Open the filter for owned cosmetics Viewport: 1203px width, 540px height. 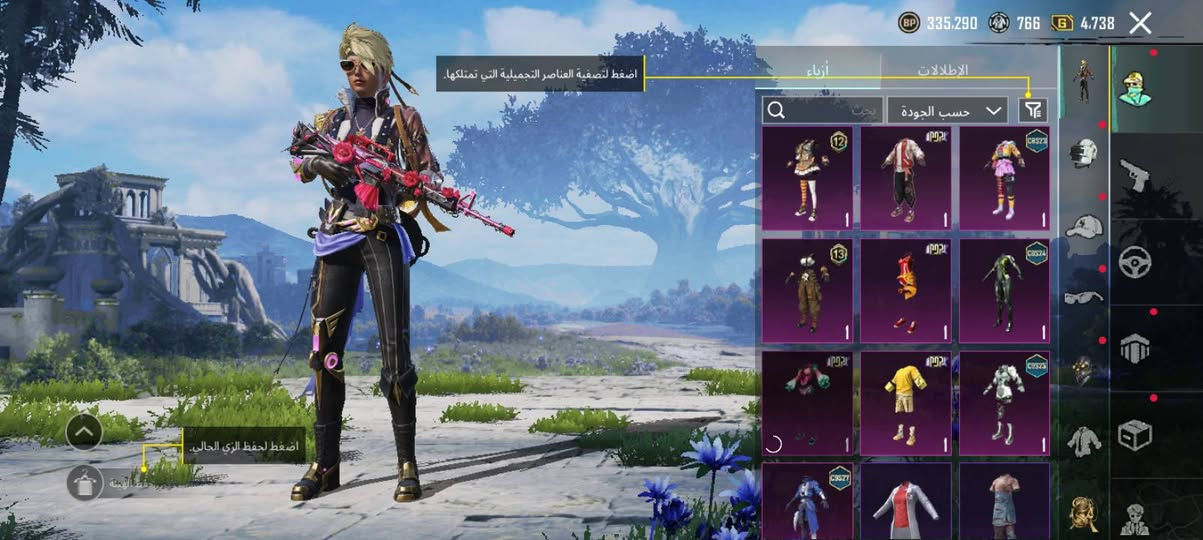(x=1032, y=110)
